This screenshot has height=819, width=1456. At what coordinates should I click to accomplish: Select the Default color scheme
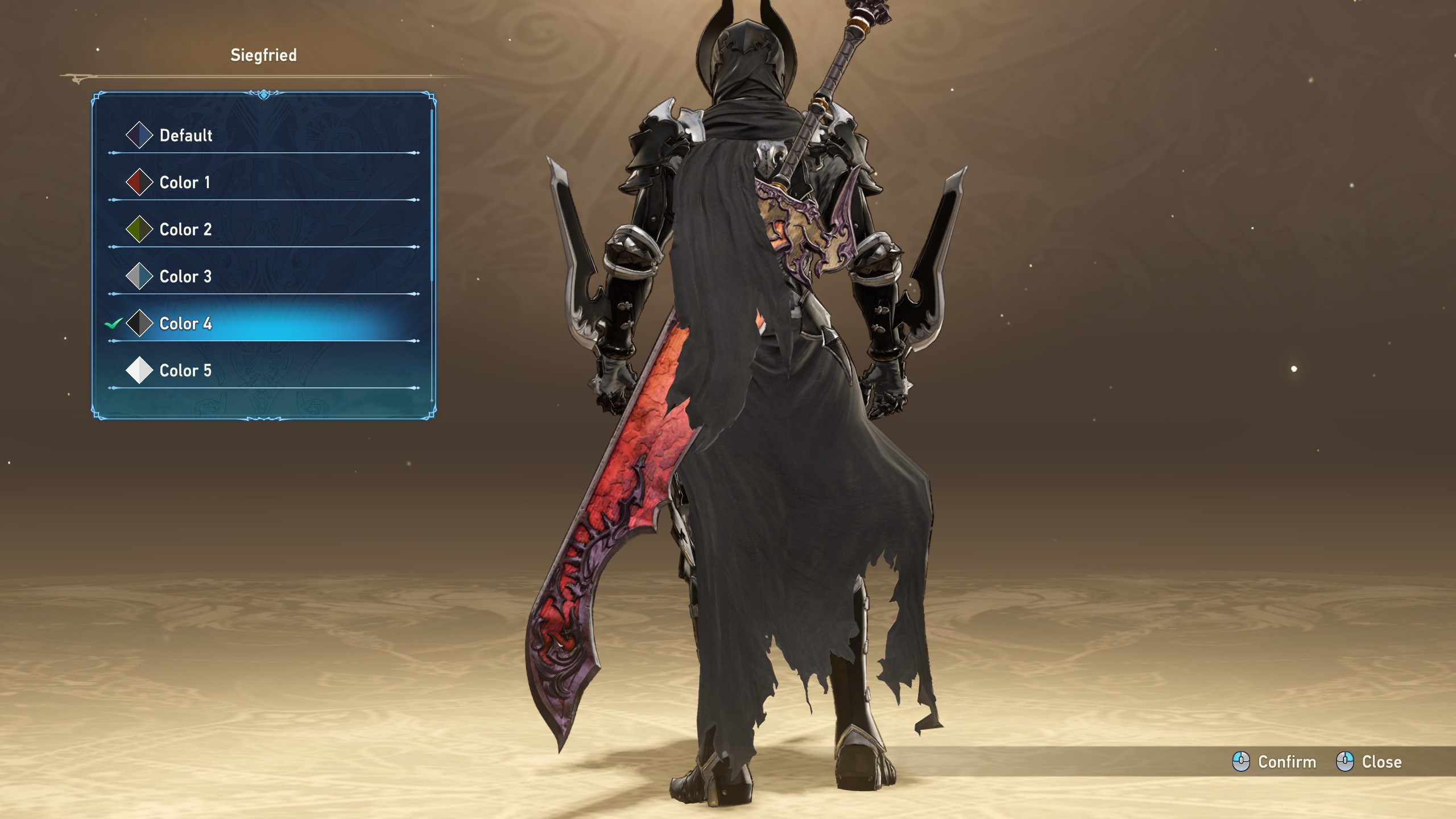185,135
